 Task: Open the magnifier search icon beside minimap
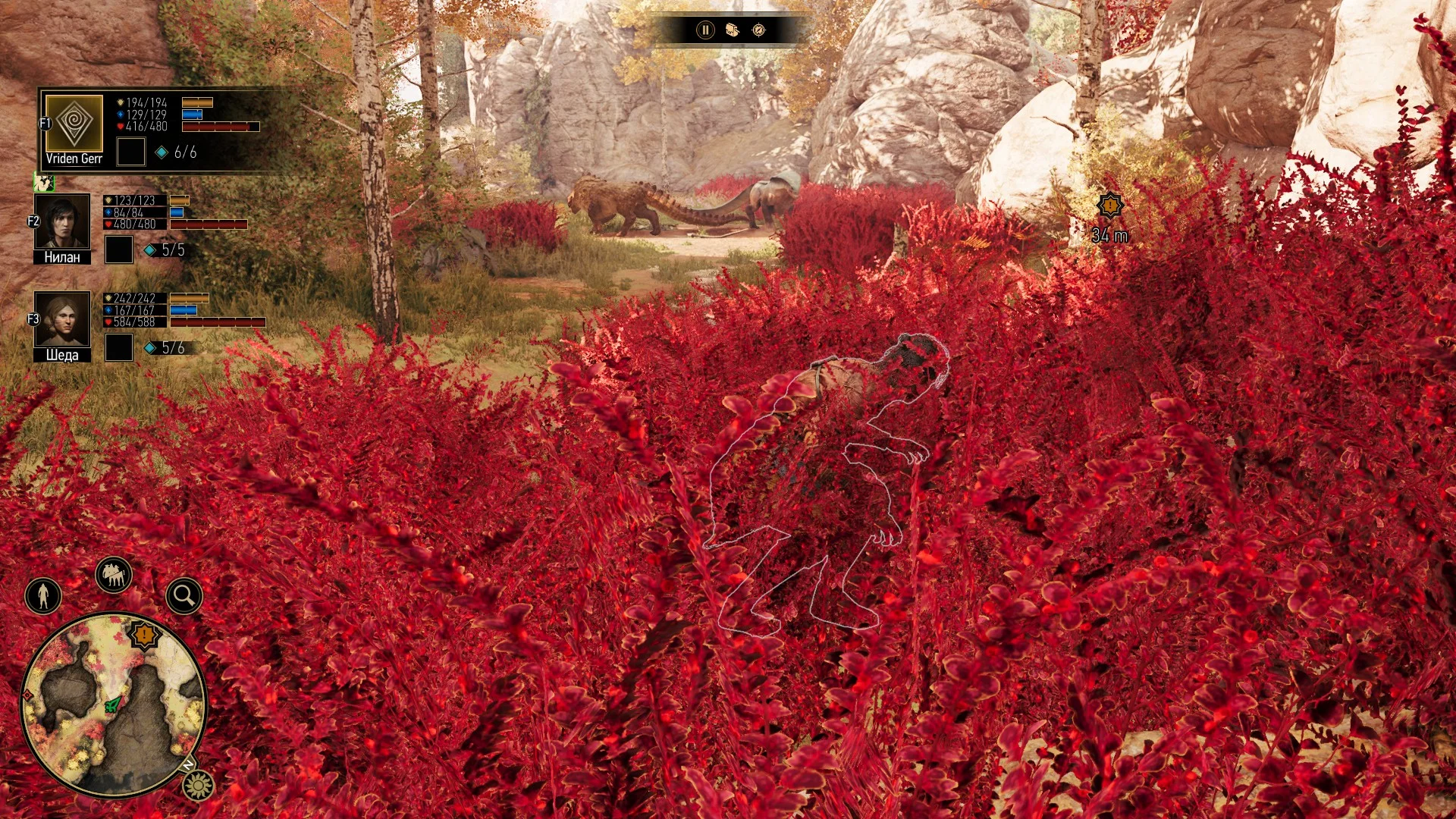184,595
